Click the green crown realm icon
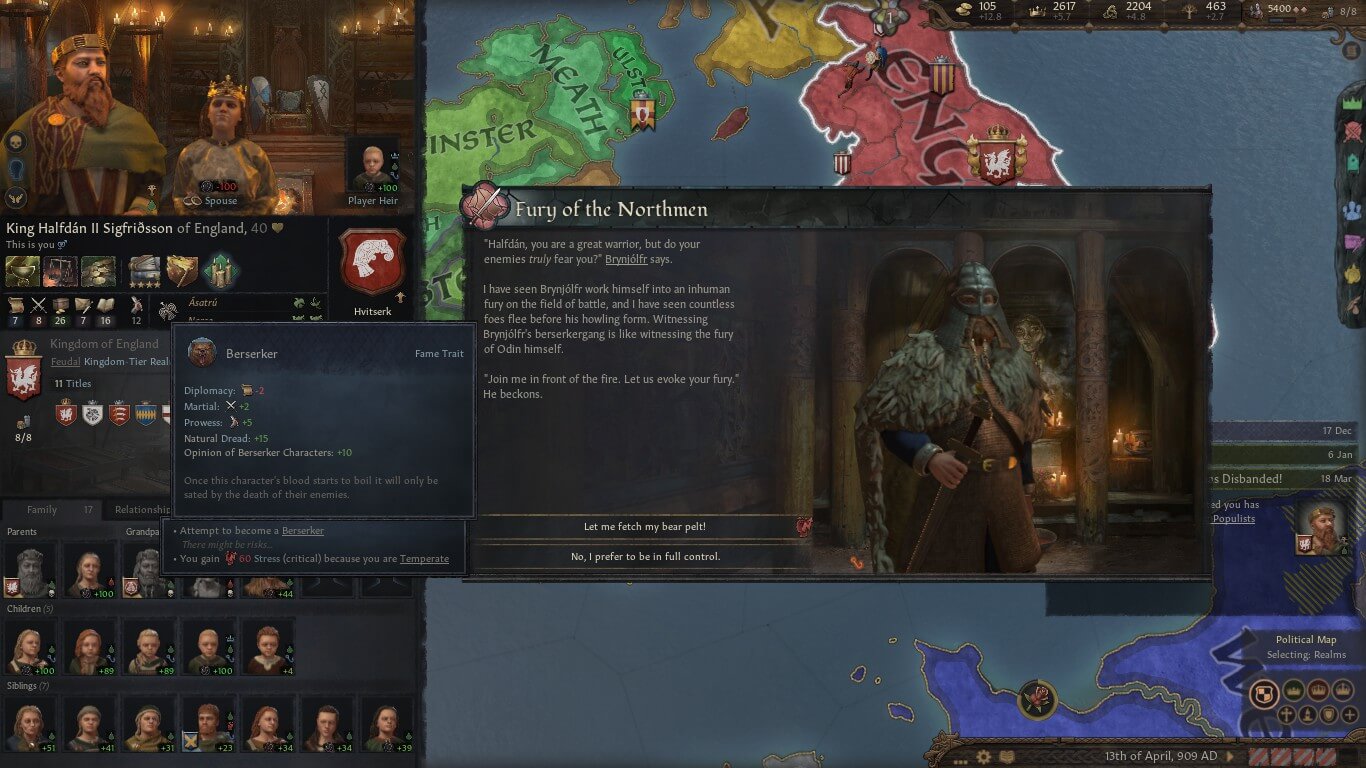This screenshot has height=768, width=1366. click(1352, 103)
